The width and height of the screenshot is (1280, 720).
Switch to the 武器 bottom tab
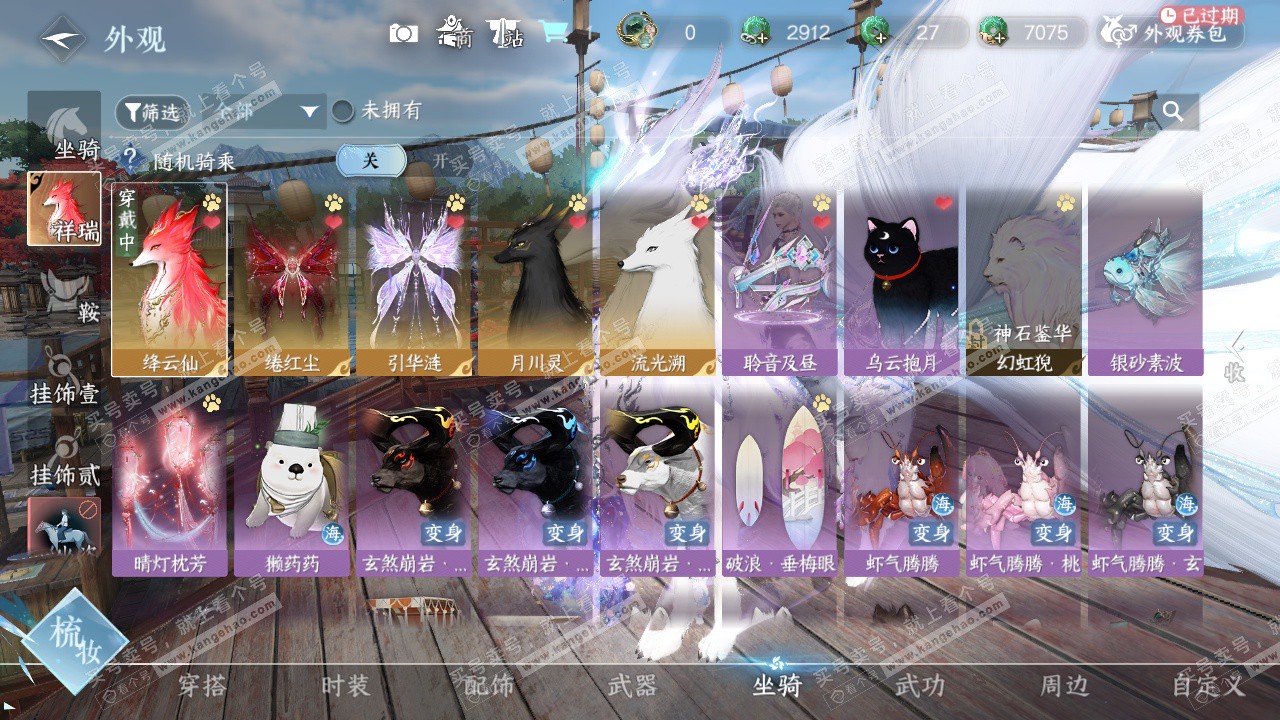pyautogui.click(x=632, y=686)
